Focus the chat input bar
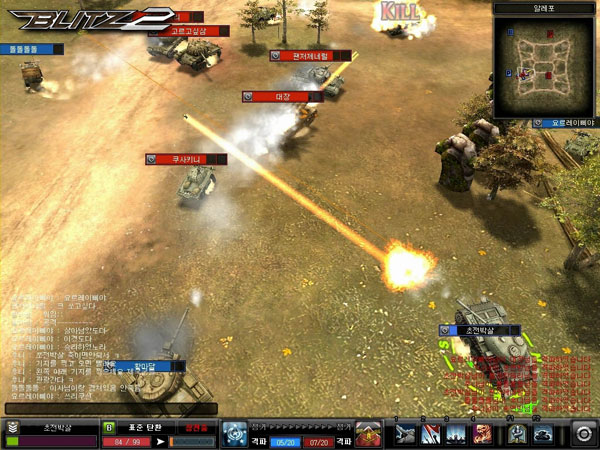The height and width of the screenshot is (450, 600). (x=110, y=408)
